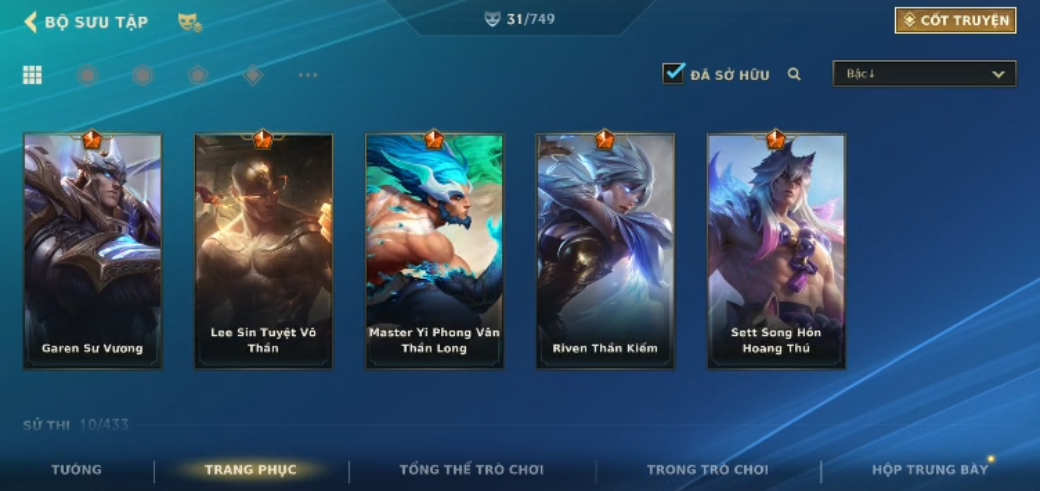Go back from Bộ Sưu Tập
This screenshot has width=1040, height=491.
coord(30,21)
